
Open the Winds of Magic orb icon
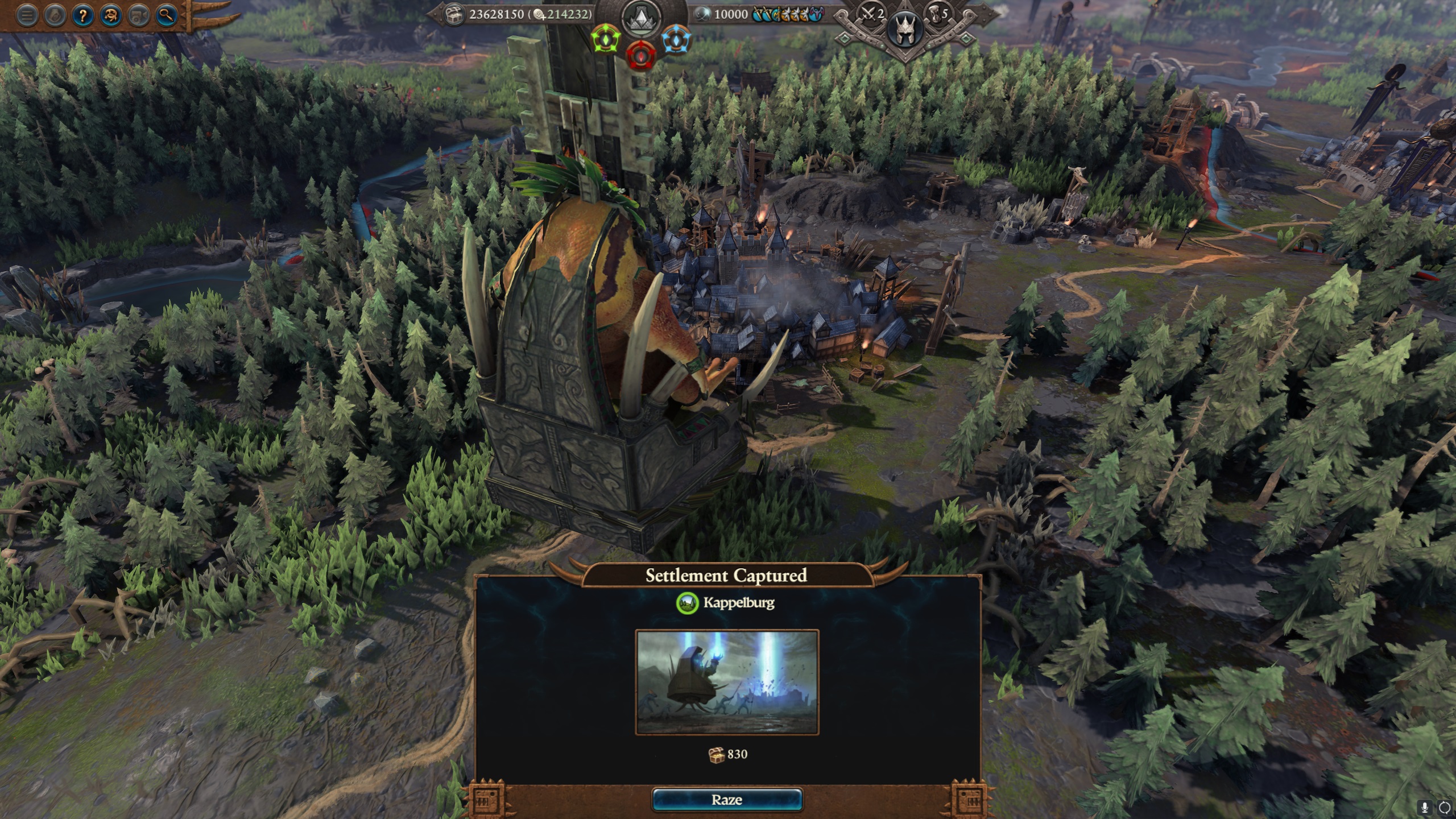(703, 14)
